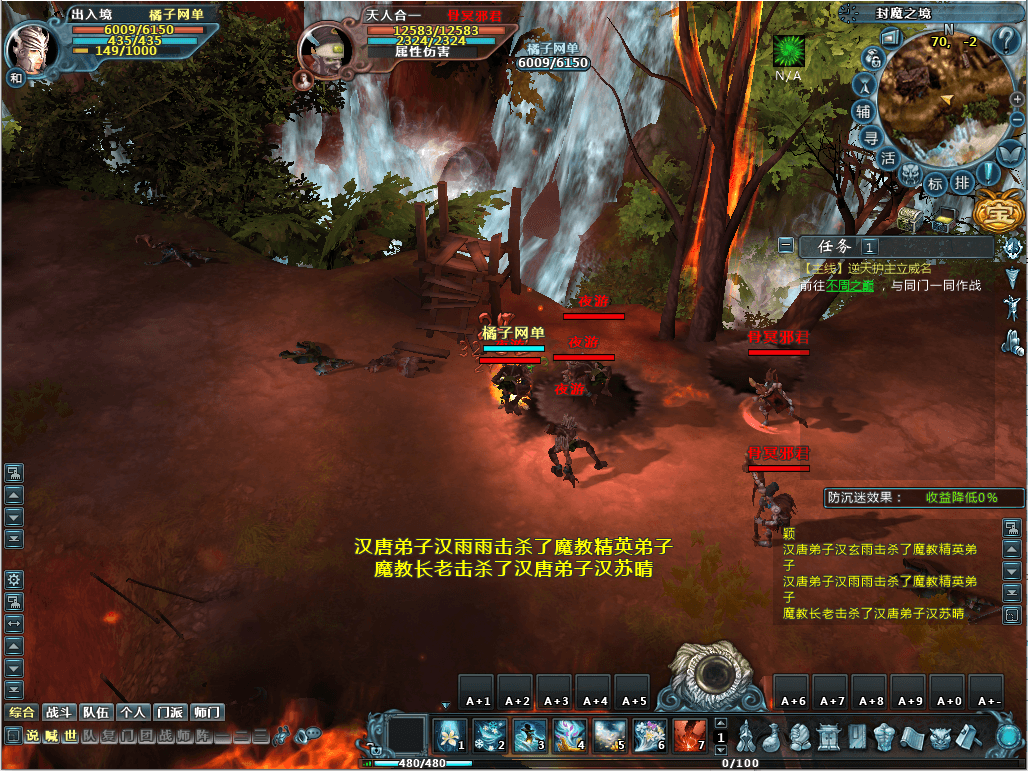Click the 寻 pathfinding button by minimap
The height and width of the screenshot is (771, 1028).
pyautogui.click(x=871, y=138)
